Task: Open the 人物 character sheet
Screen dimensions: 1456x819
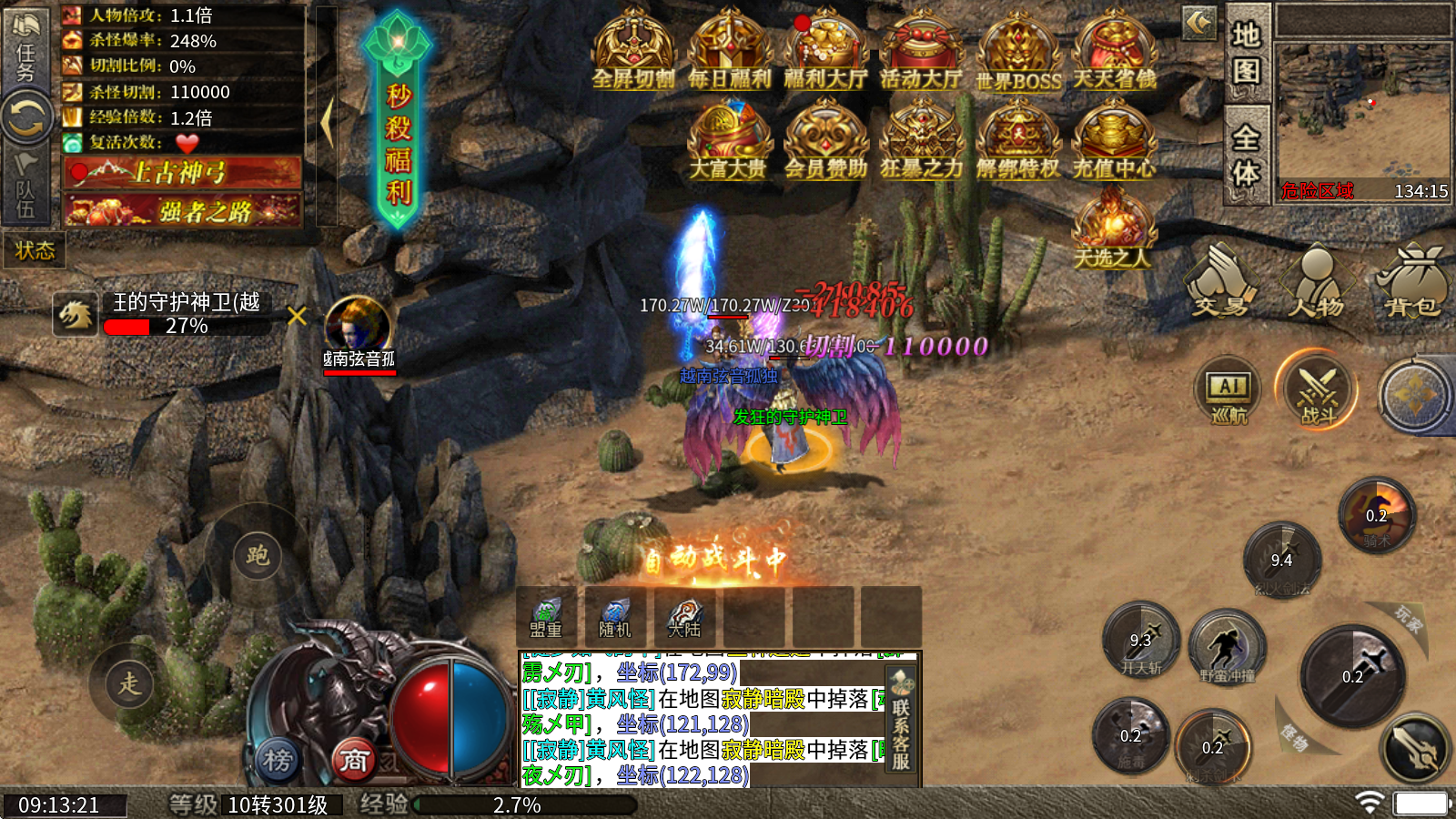Action: click(1316, 282)
